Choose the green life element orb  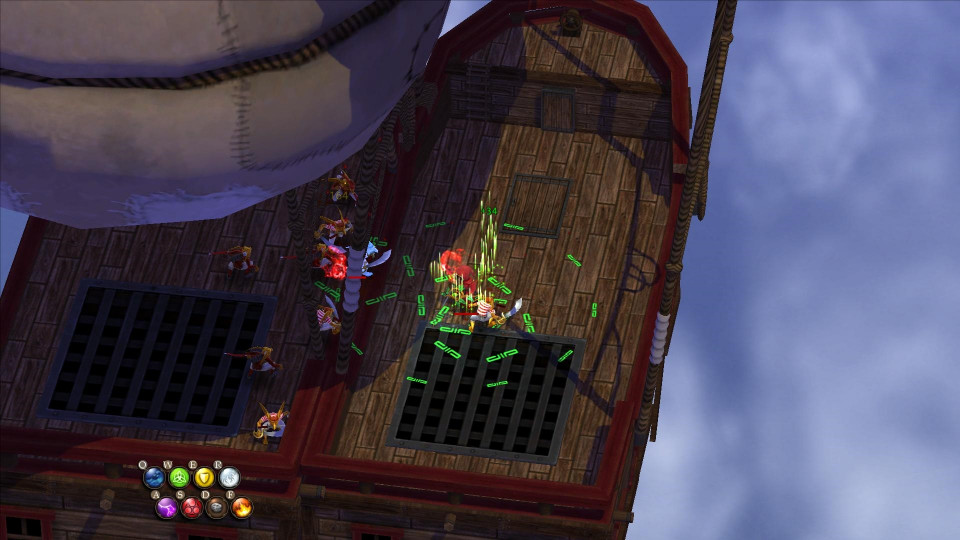point(179,478)
